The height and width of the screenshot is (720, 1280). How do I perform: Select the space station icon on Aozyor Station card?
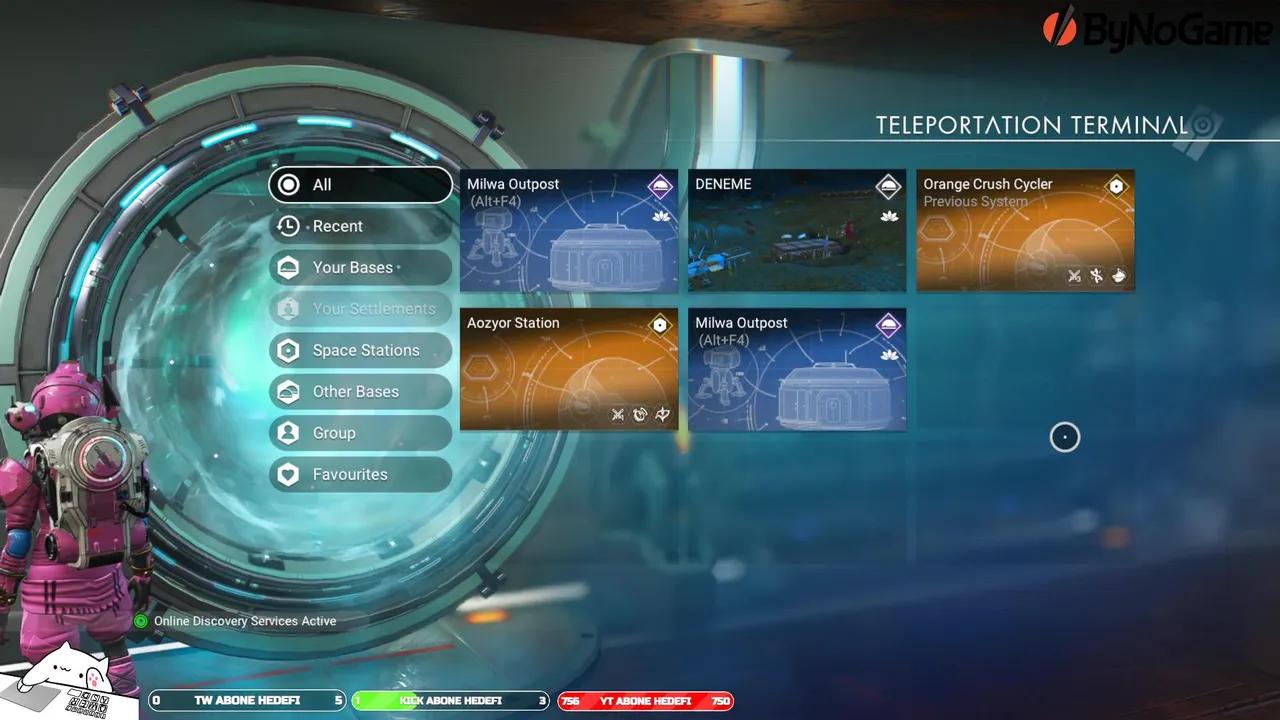click(x=659, y=324)
